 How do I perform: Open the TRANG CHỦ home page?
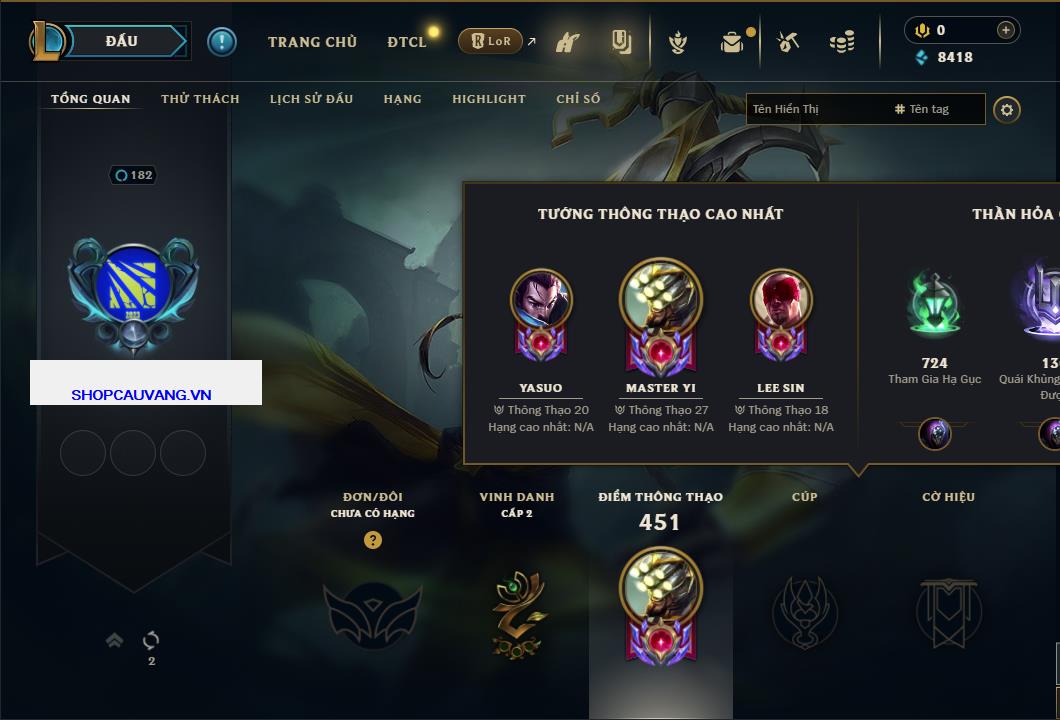click(x=312, y=42)
